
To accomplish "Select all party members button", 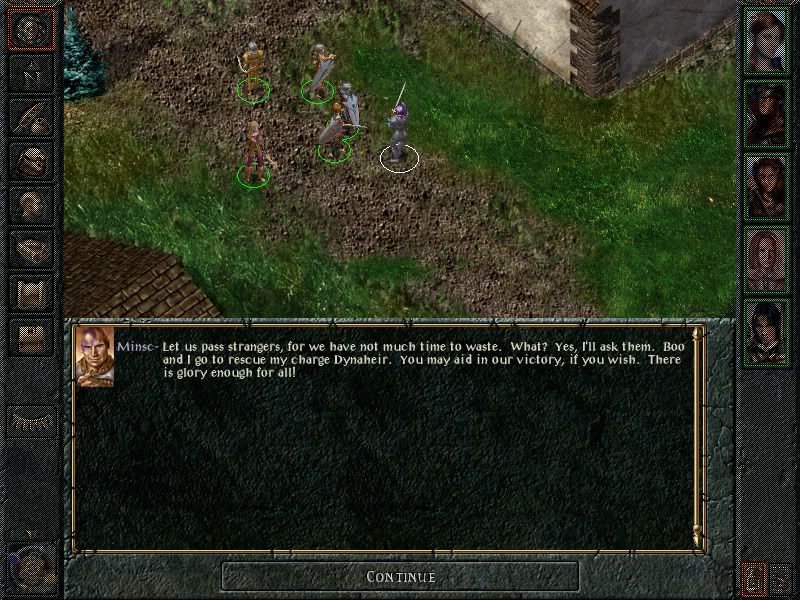I will tap(752, 577).
